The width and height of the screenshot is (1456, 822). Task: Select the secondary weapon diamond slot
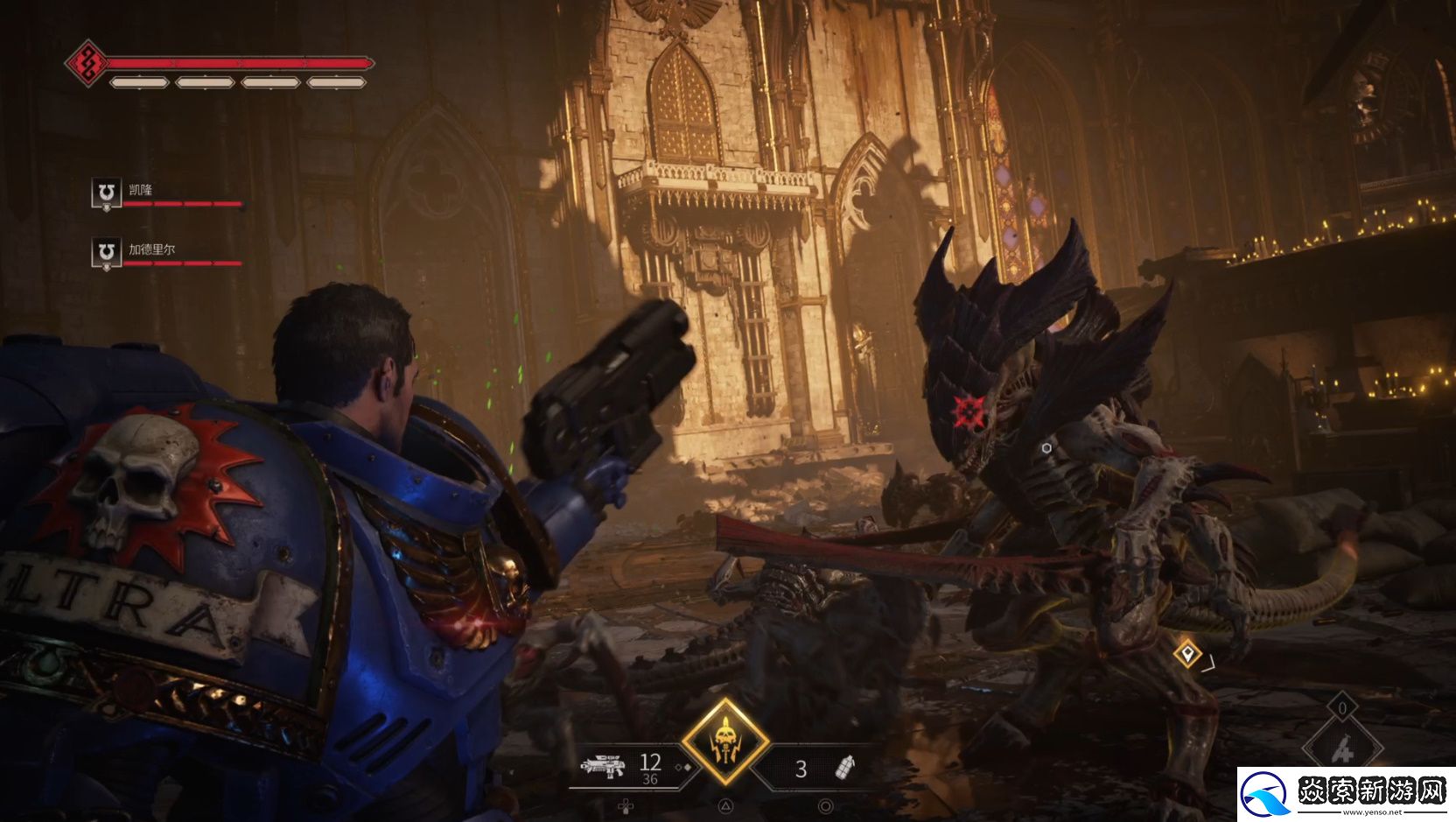pos(1342,748)
